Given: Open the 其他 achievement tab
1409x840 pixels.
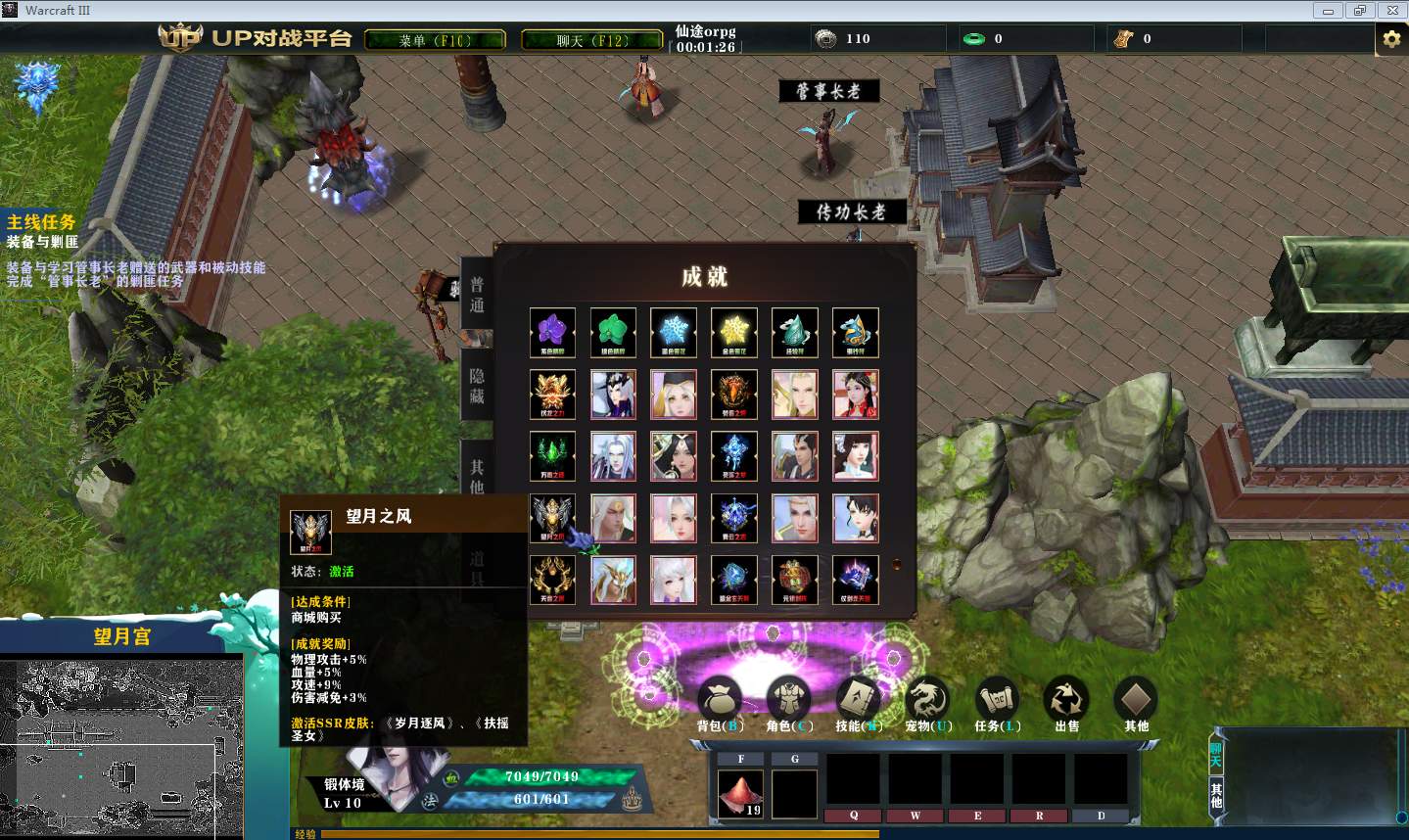Looking at the screenshot, I should (x=477, y=476).
